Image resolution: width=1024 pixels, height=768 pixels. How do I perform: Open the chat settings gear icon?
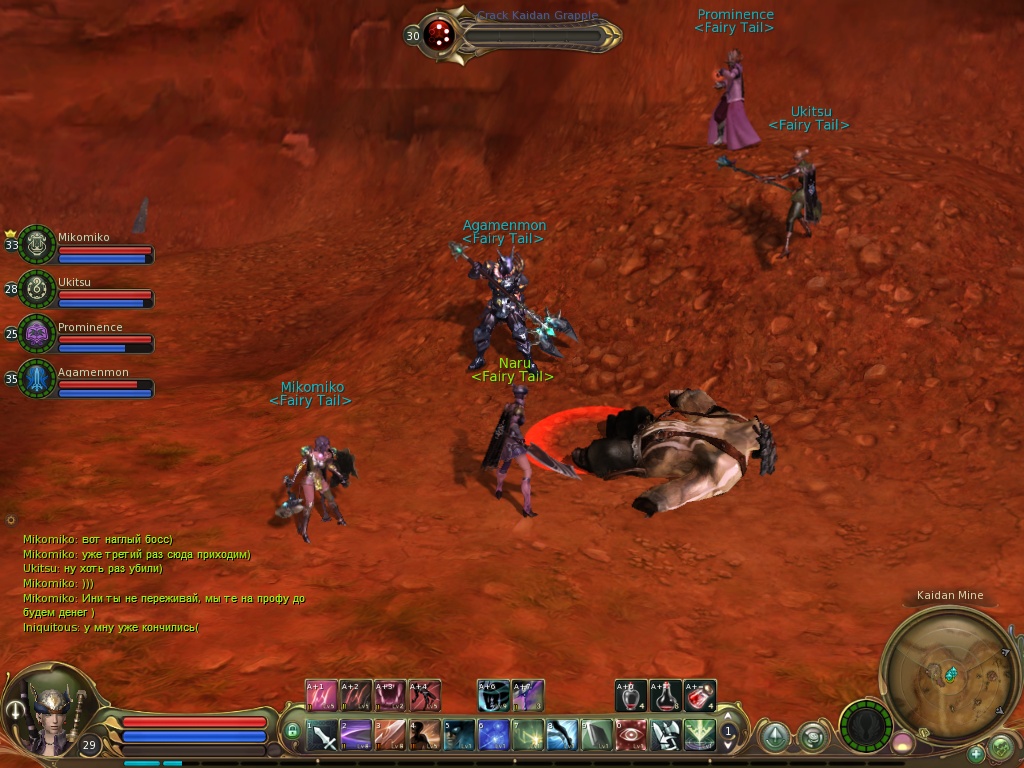(11, 520)
